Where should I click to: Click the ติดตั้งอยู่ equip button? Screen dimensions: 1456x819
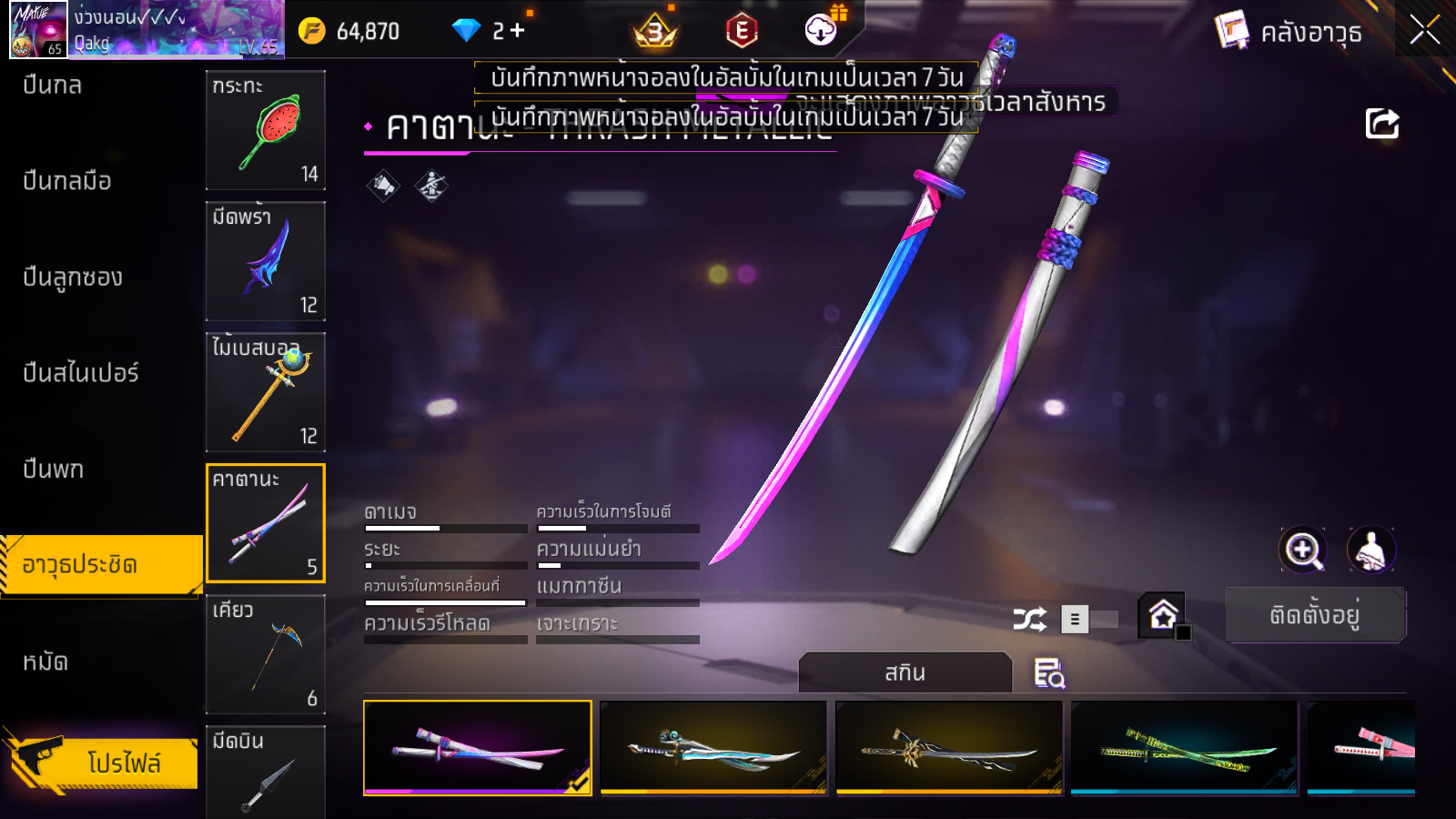click(x=1315, y=616)
